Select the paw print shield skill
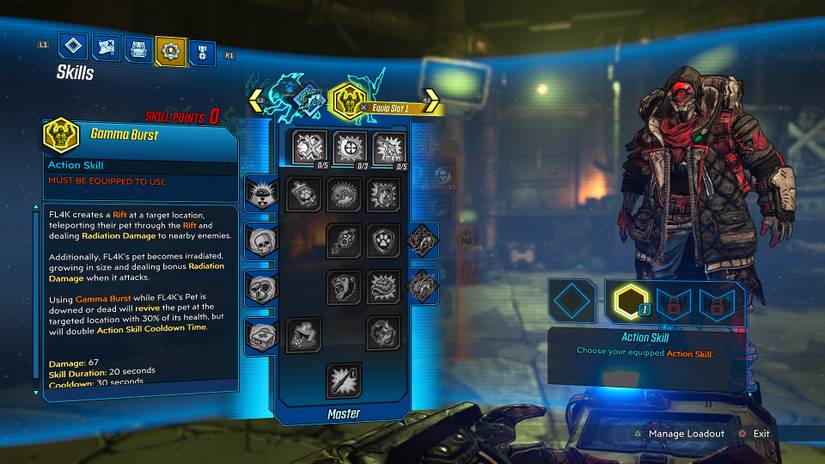 pyautogui.click(x=383, y=241)
